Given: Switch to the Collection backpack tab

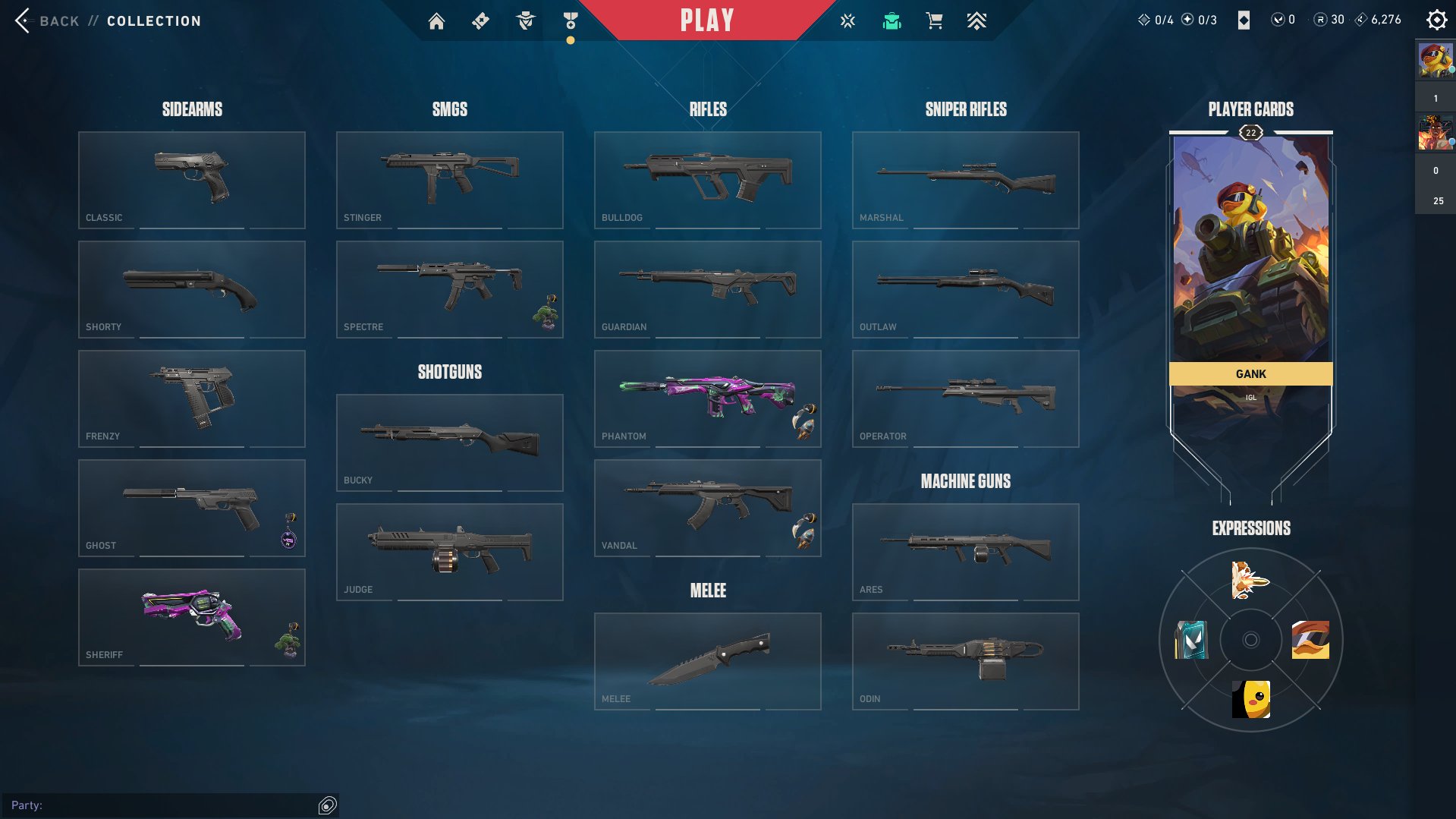Looking at the screenshot, I should tap(892, 20).
